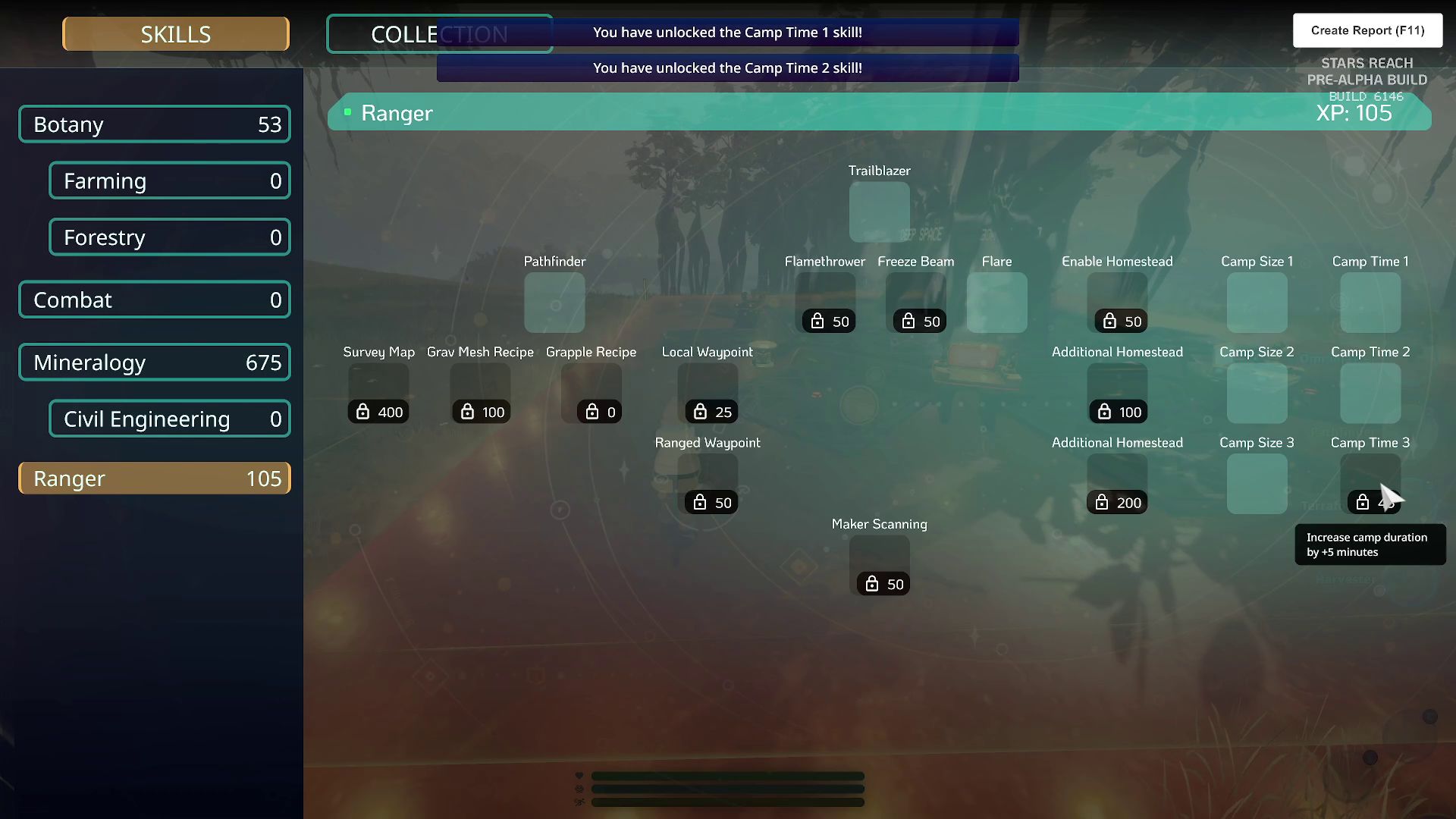Select the Pathfinder skill node
The image size is (1456, 819).
coord(554,303)
